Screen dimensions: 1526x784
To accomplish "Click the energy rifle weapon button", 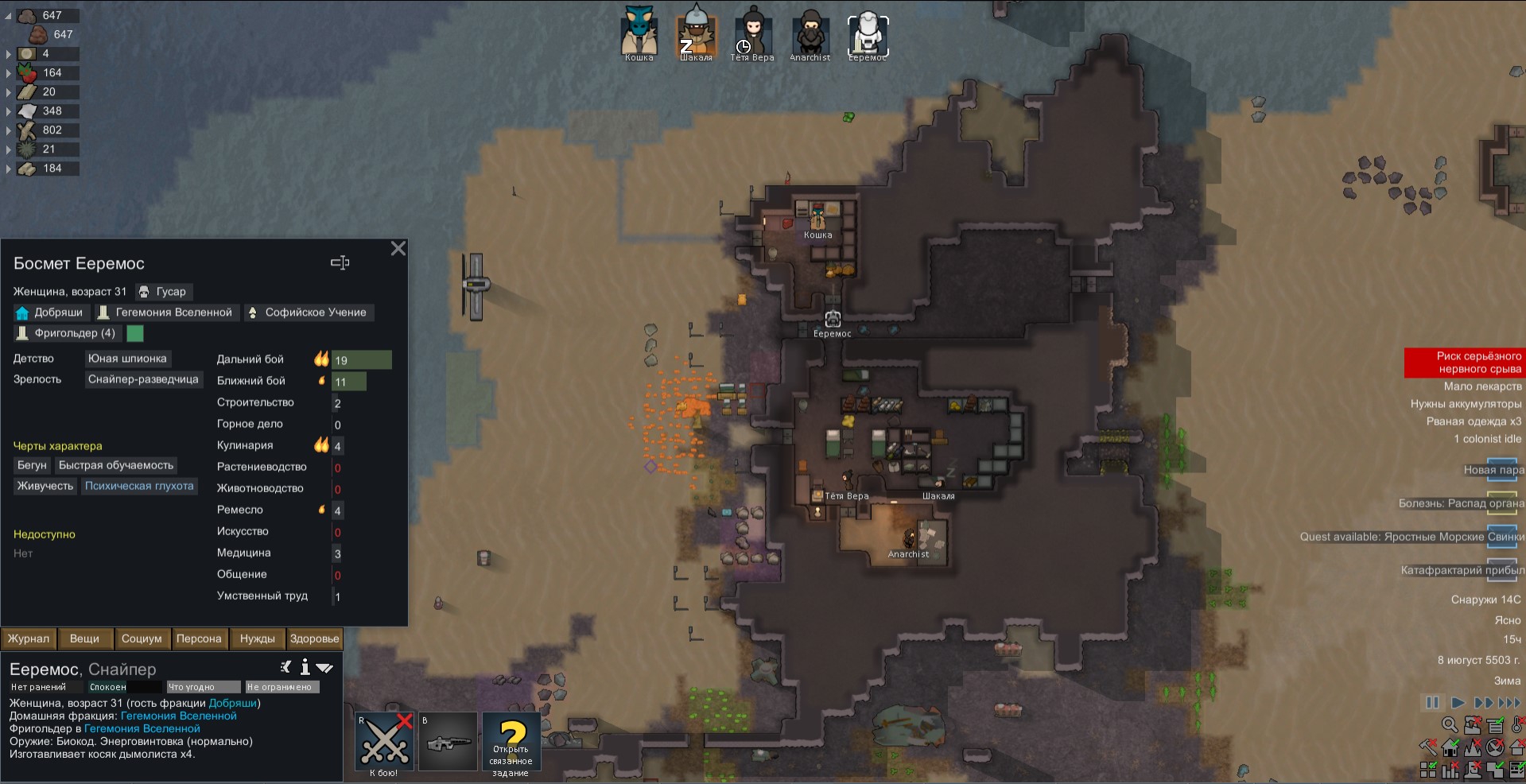I will [448, 742].
